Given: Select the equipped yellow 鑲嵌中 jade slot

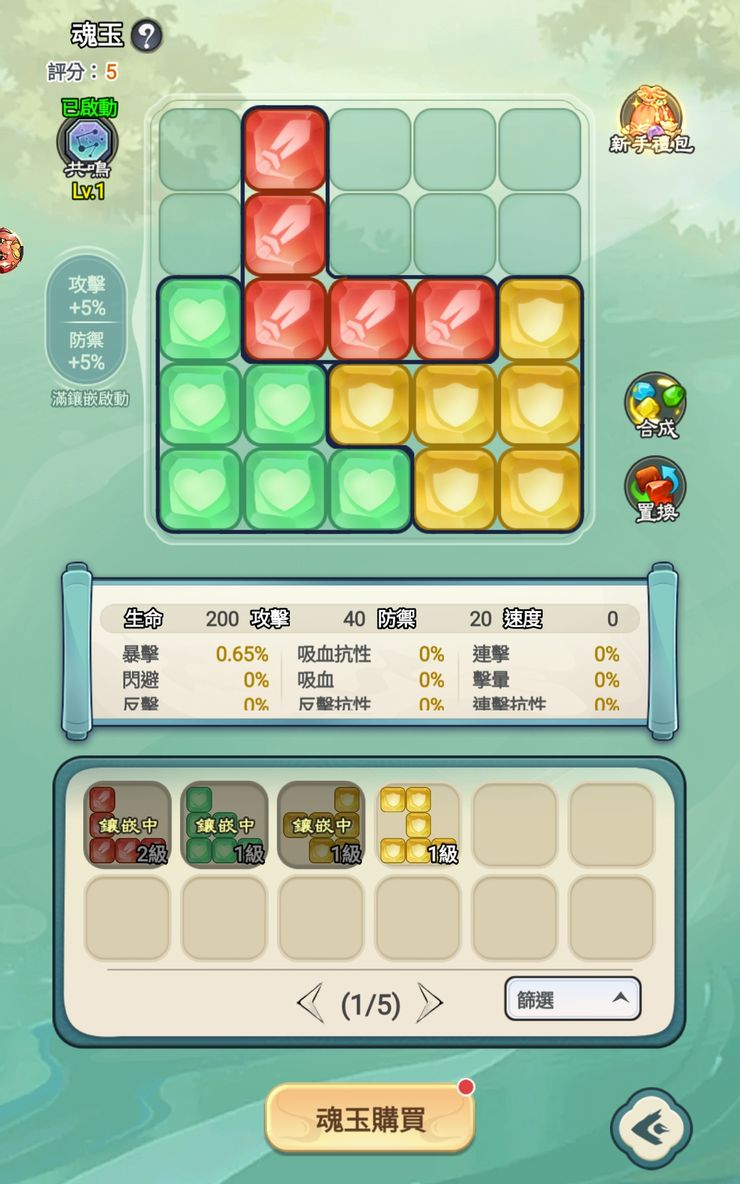Looking at the screenshot, I should [x=321, y=824].
